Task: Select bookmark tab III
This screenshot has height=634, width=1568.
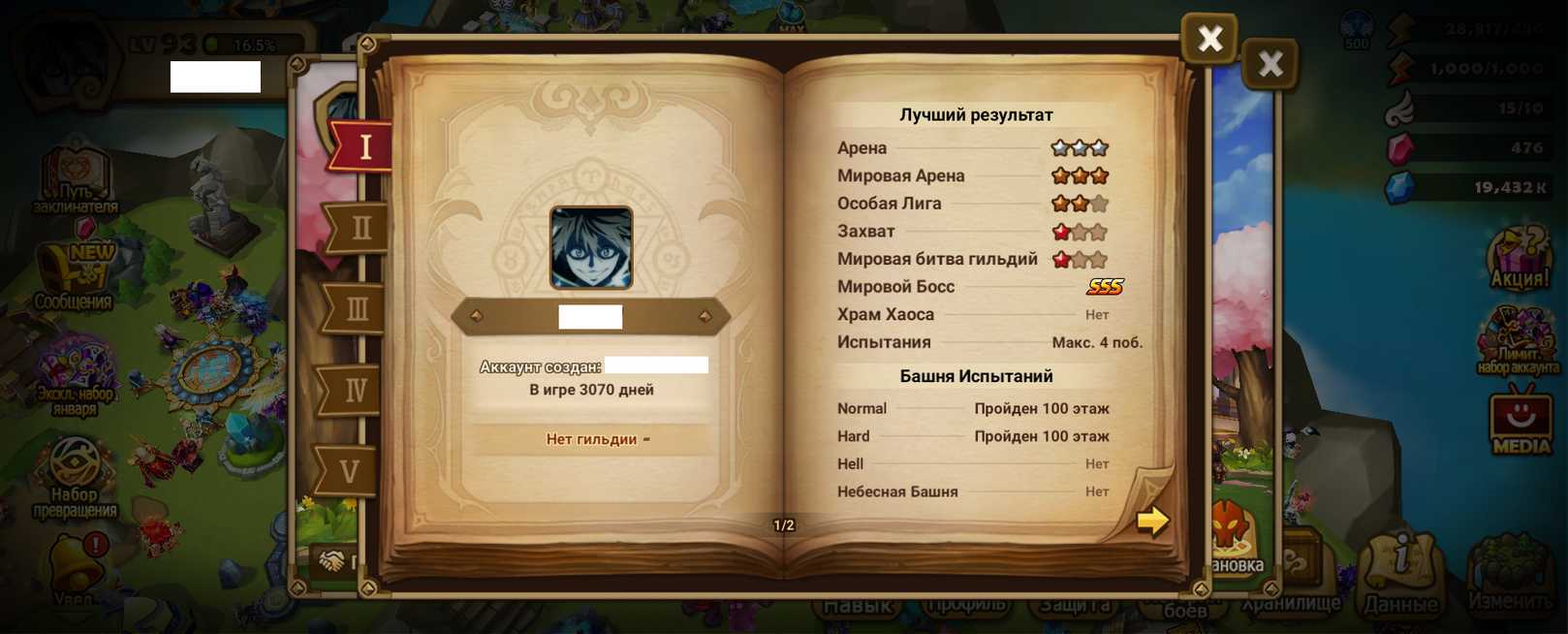Action: [357, 309]
